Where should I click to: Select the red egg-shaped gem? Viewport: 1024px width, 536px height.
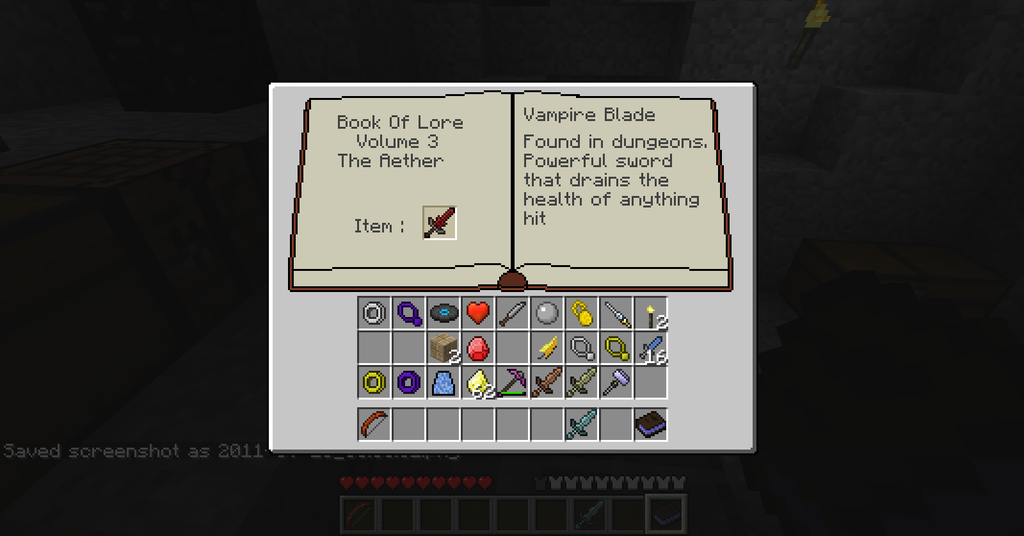(478, 348)
